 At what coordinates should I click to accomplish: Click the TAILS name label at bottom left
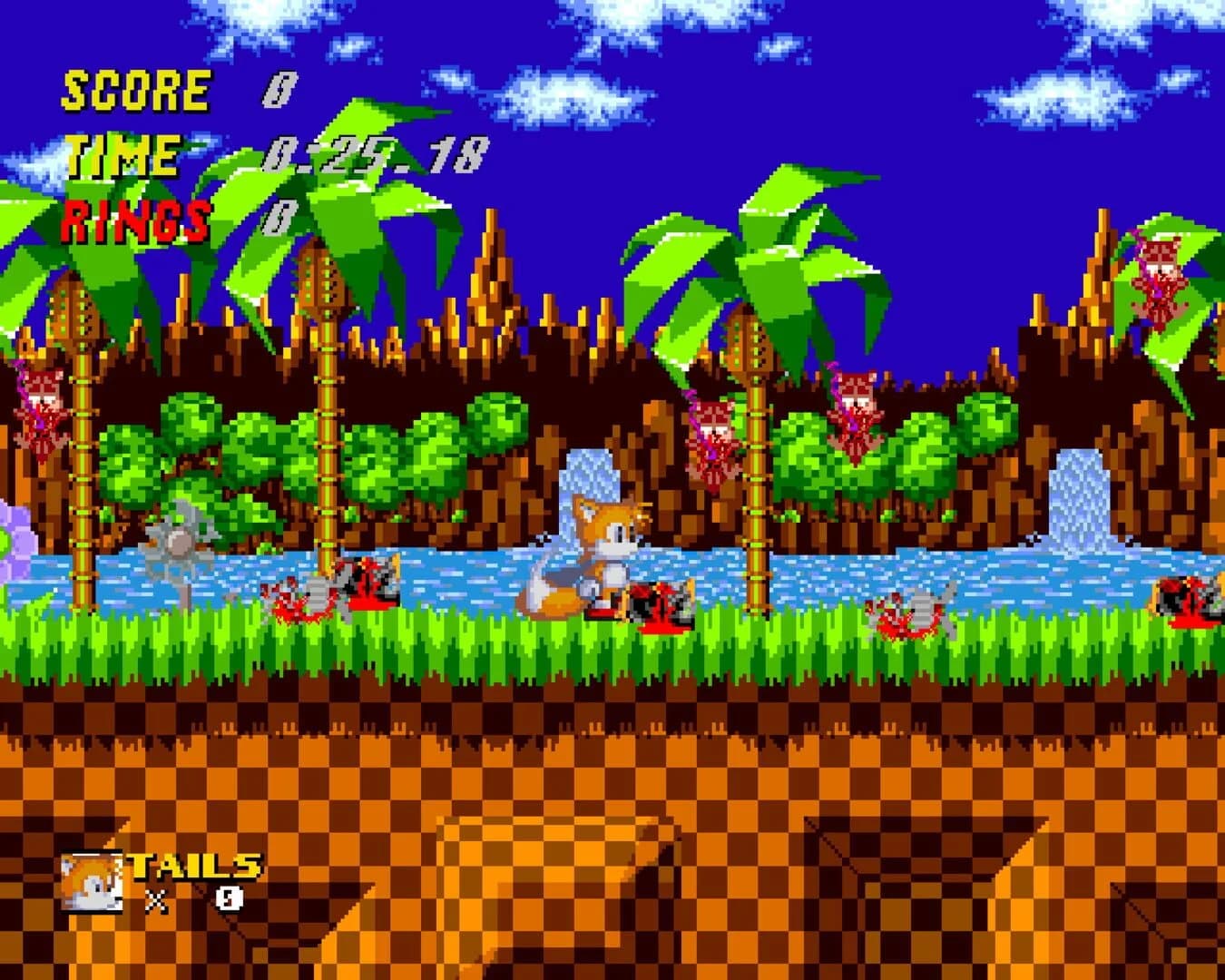tap(191, 867)
